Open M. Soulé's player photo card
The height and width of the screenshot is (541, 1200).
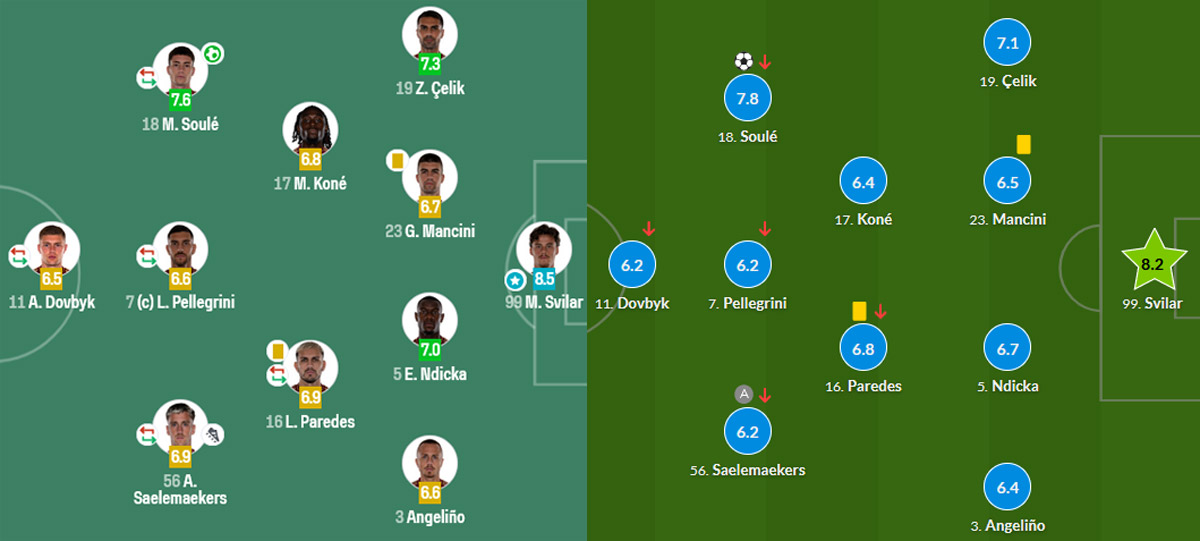point(180,68)
